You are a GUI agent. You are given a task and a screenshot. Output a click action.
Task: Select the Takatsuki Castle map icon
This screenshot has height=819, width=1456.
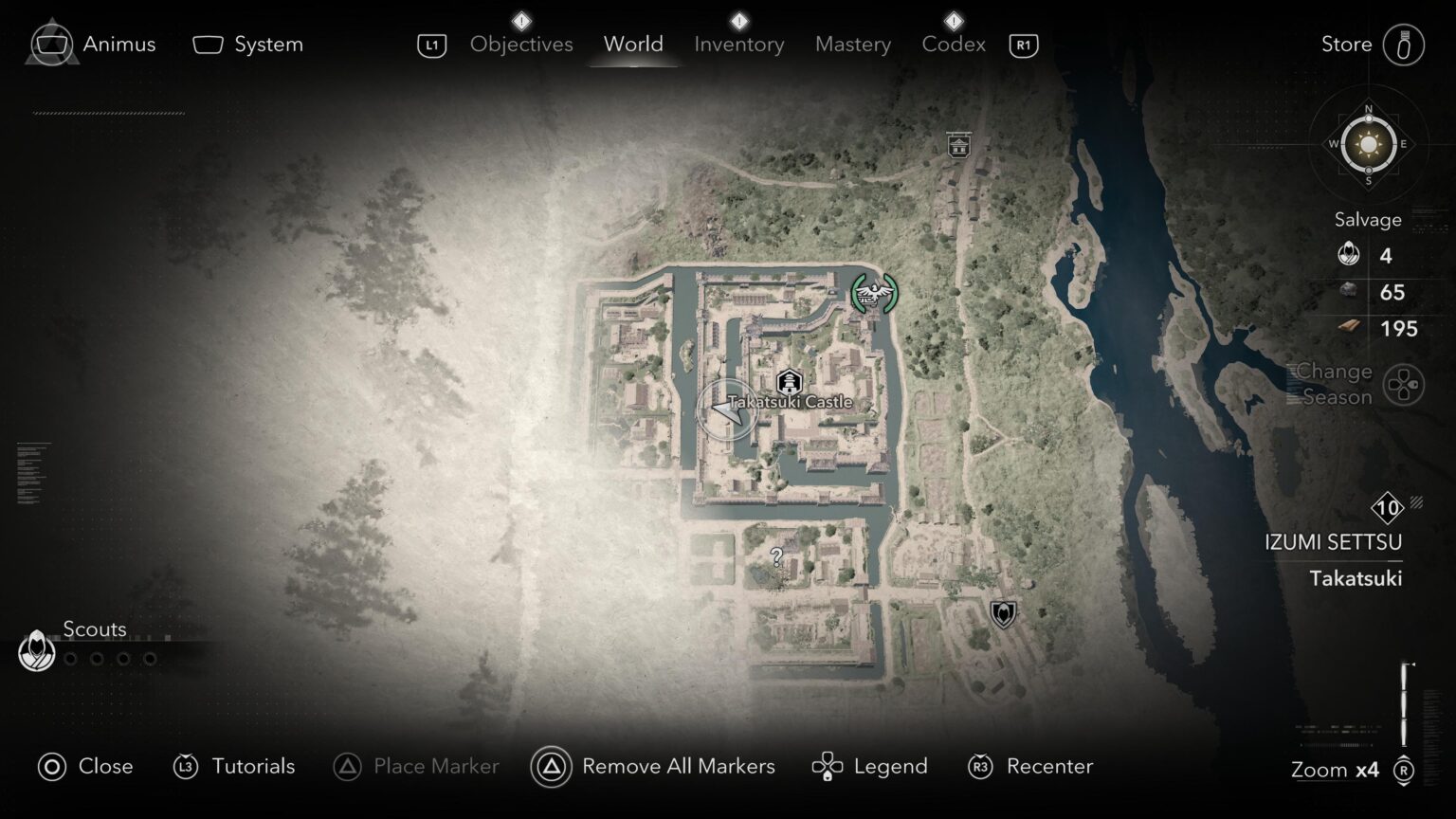[790, 383]
